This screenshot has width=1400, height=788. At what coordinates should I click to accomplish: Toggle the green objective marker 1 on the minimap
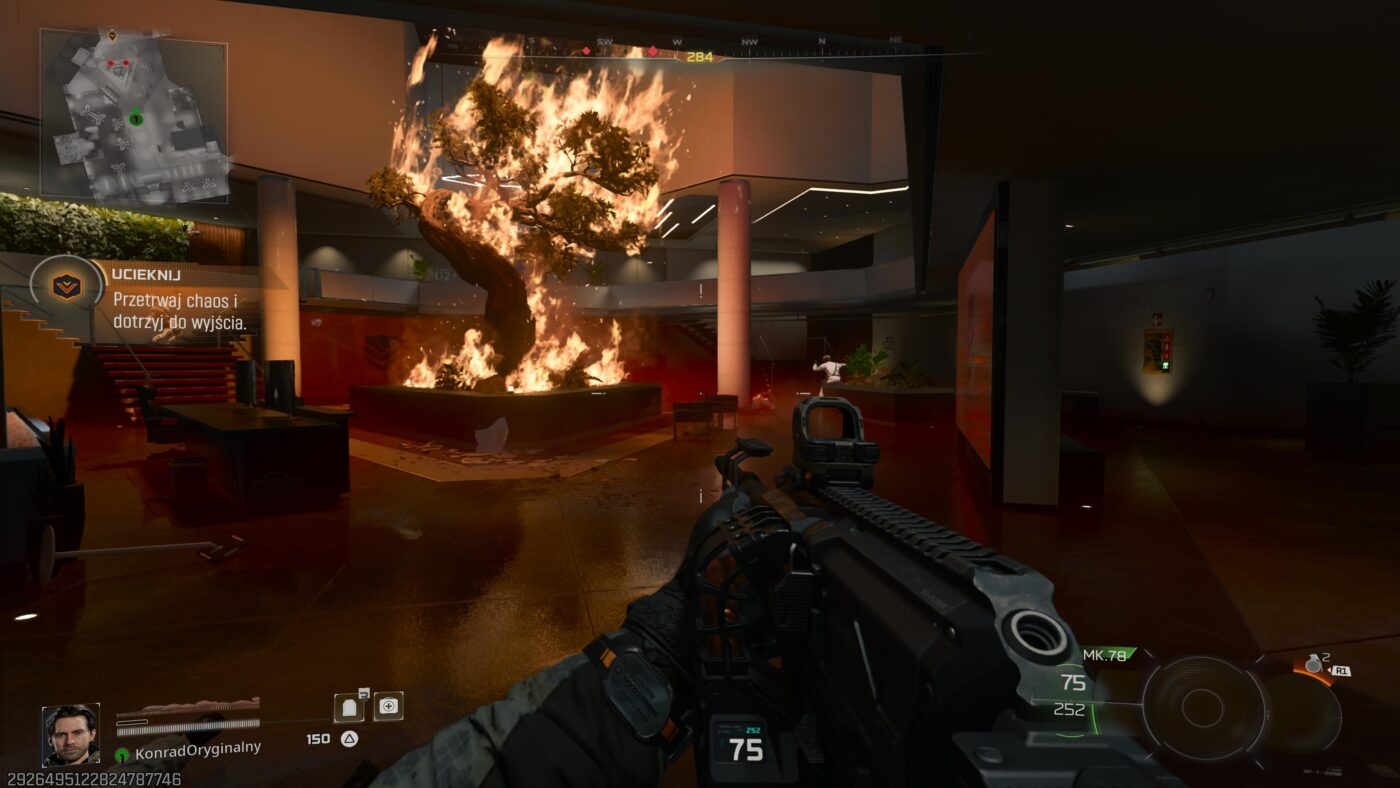click(x=135, y=120)
